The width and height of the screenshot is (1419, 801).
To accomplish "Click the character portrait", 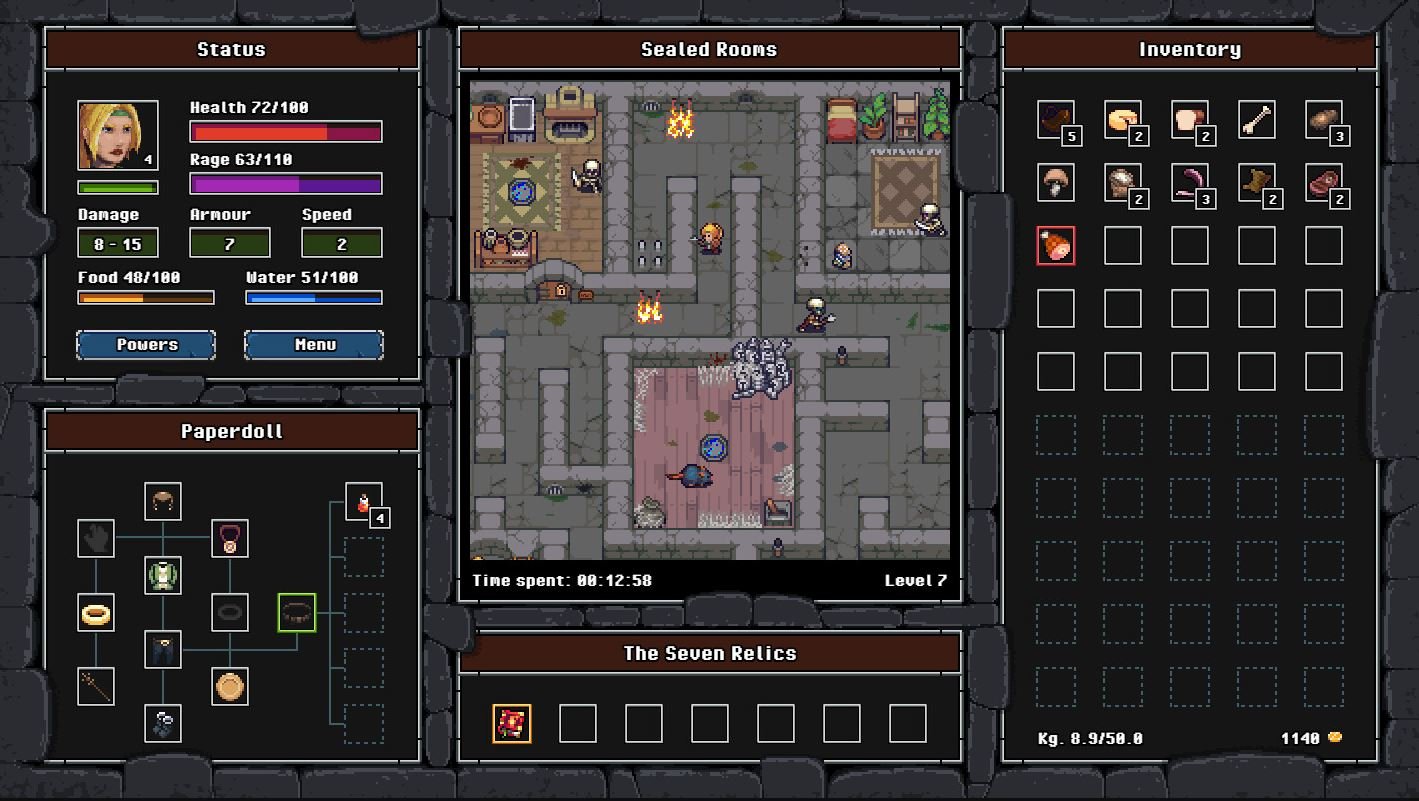I will click(117, 133).
